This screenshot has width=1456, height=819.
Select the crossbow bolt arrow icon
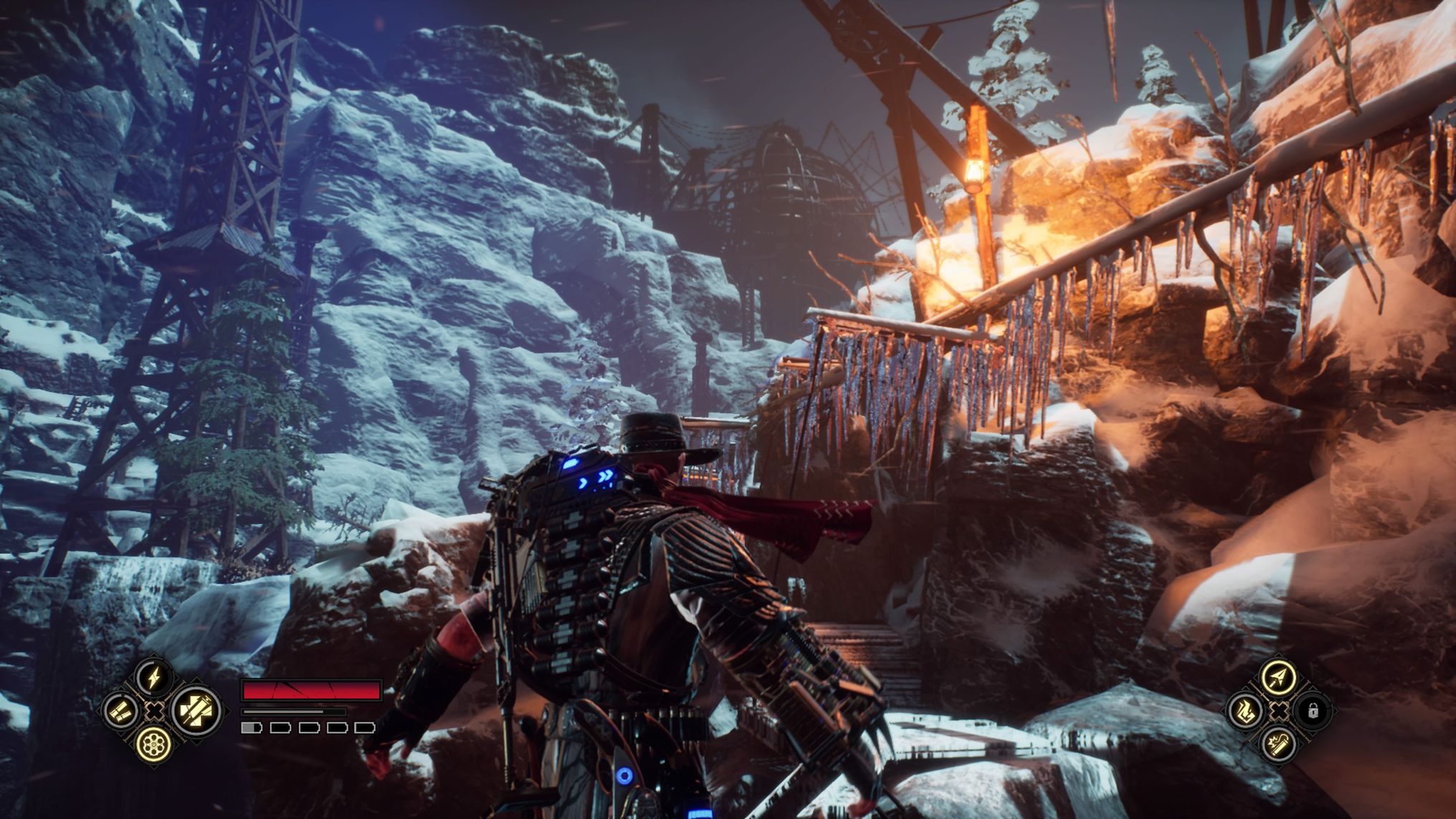pos(1278,677)
